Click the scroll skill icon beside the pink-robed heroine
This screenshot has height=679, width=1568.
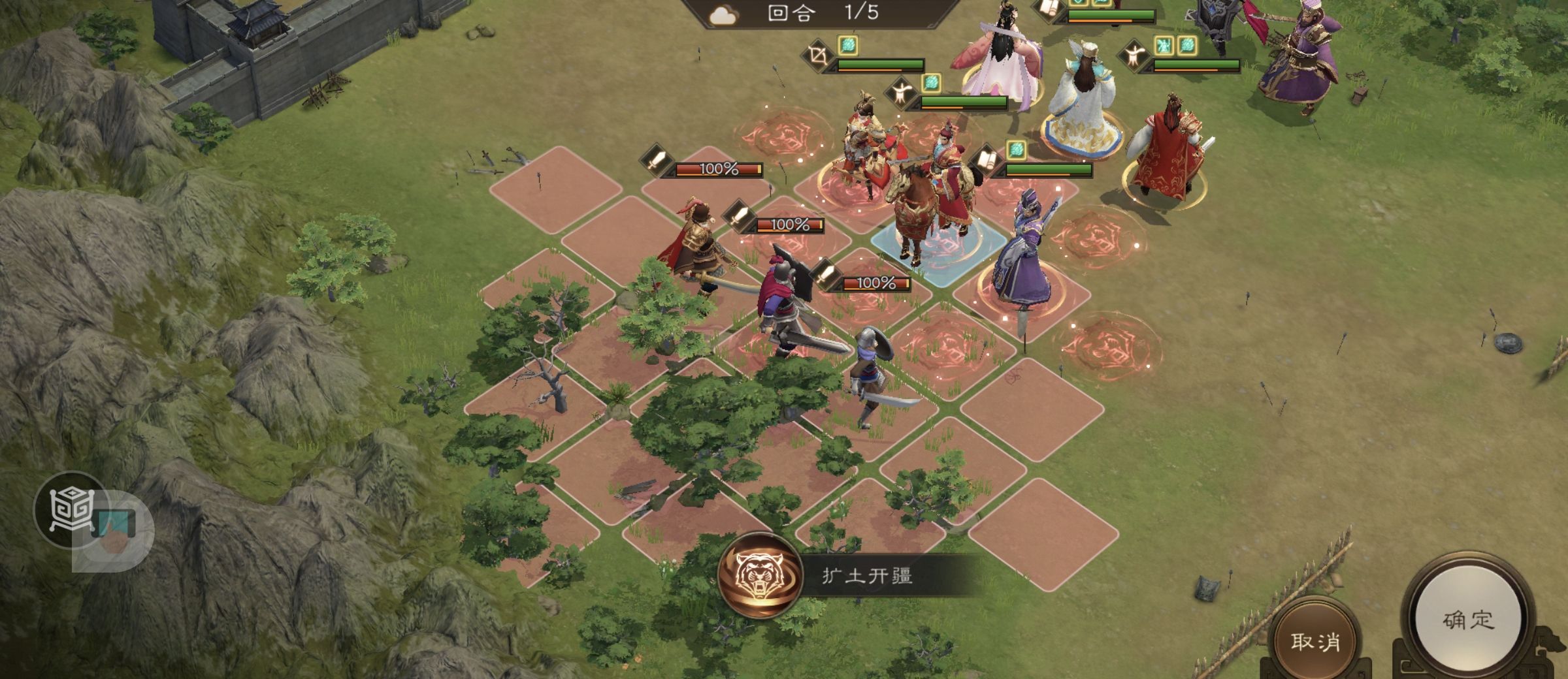click(1046, 9)
